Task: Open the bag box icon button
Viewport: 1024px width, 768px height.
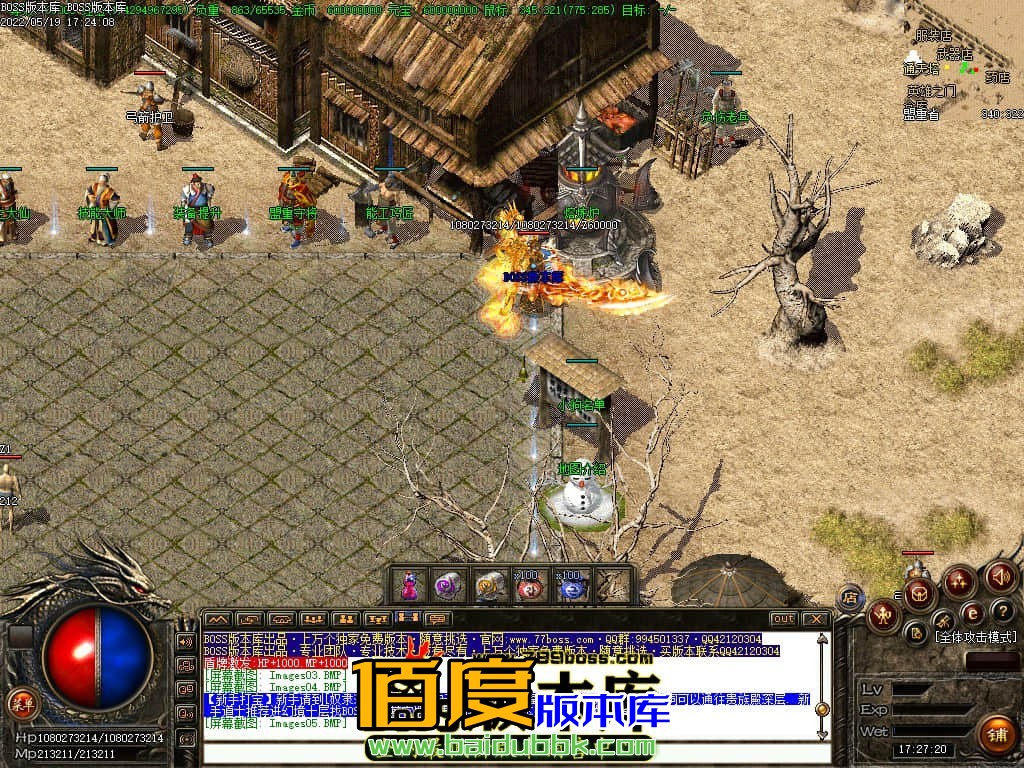Action: pyautogui.click(x=920, y=594)
